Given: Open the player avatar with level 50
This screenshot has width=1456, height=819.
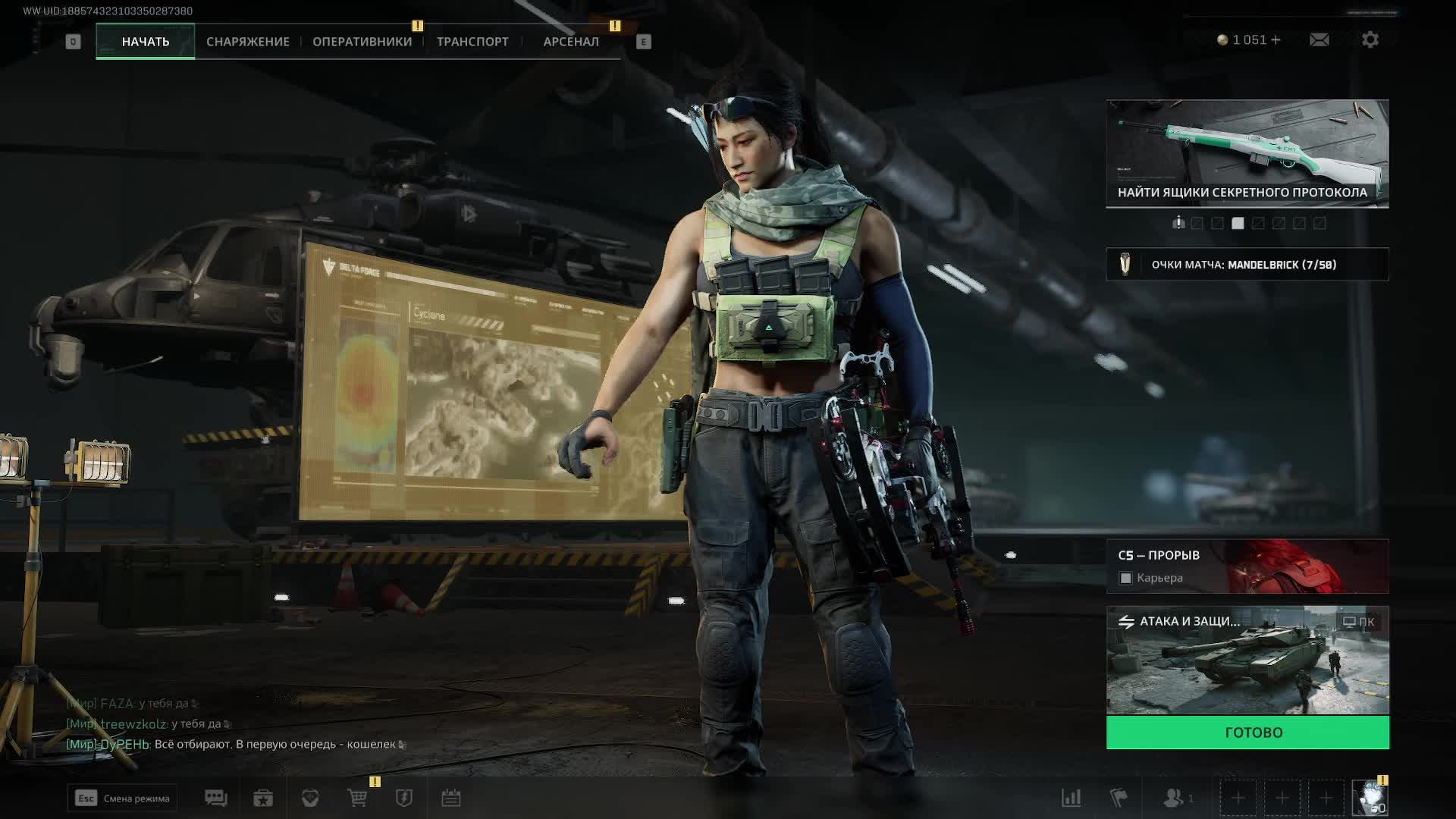Looking at the screenshot, I should pyautogui.click(x=1370, y=799).
